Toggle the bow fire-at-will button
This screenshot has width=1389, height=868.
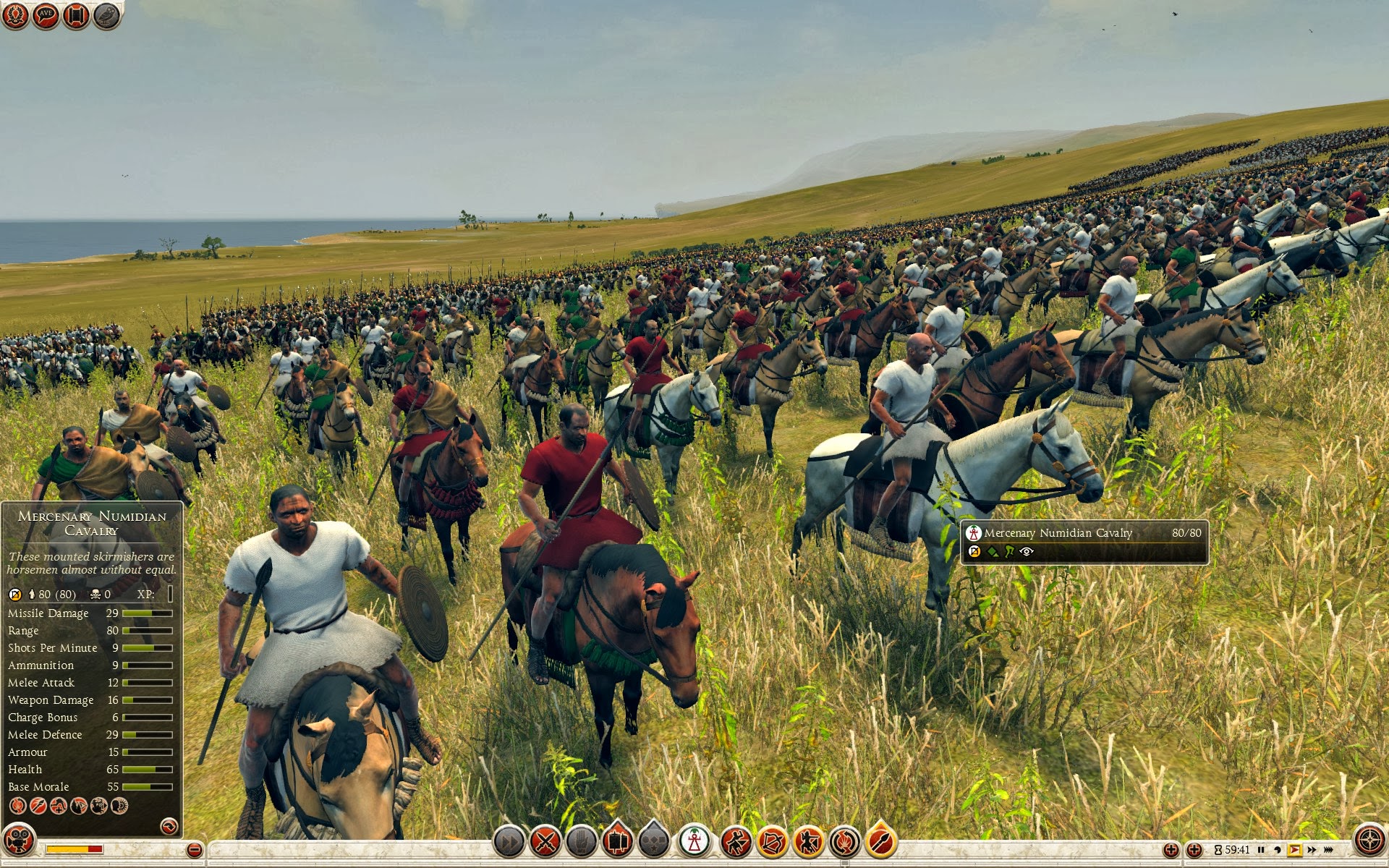[x=773, y=841]
